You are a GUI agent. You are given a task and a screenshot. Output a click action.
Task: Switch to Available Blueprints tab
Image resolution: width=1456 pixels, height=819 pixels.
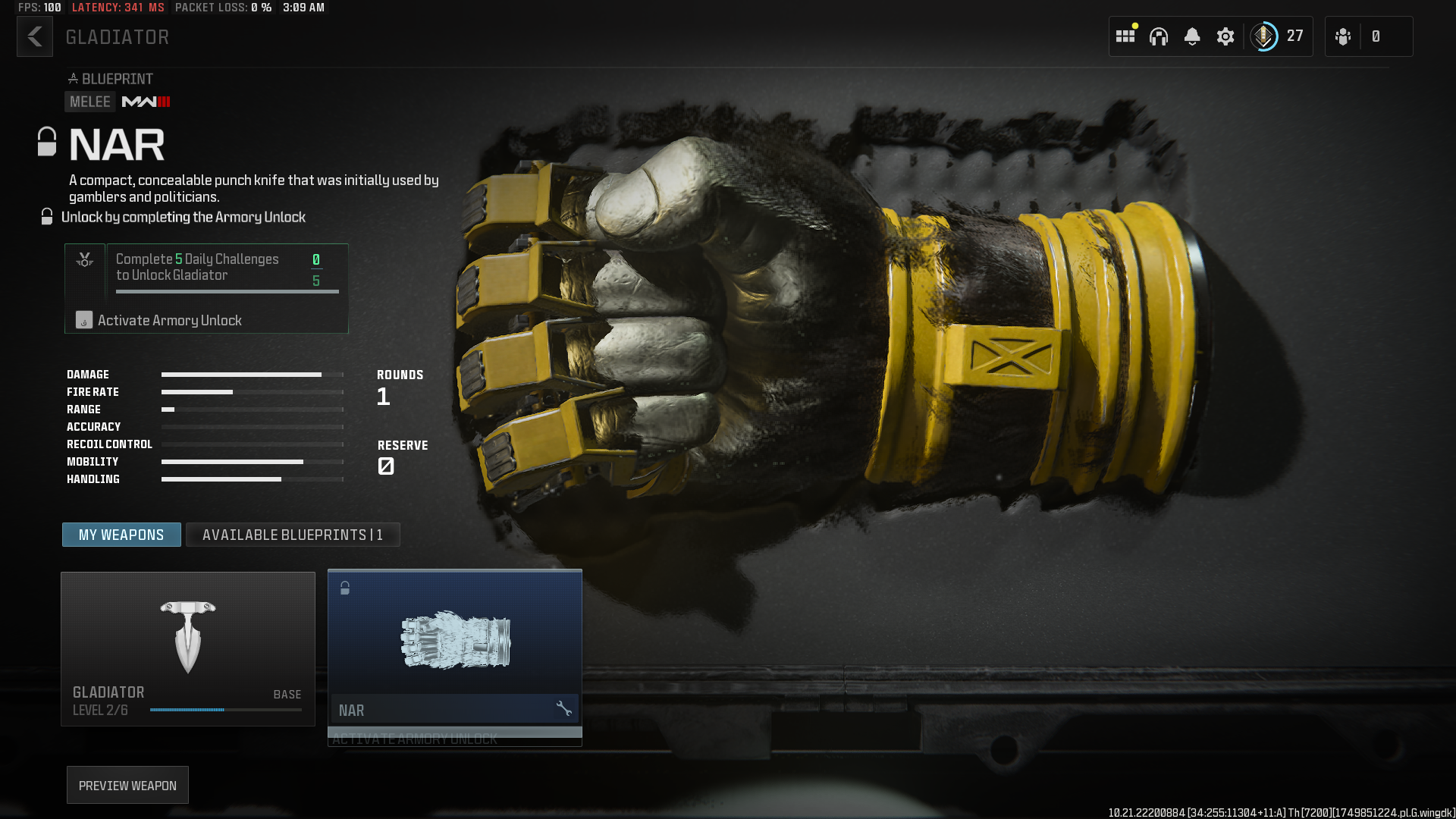point(293,535)
